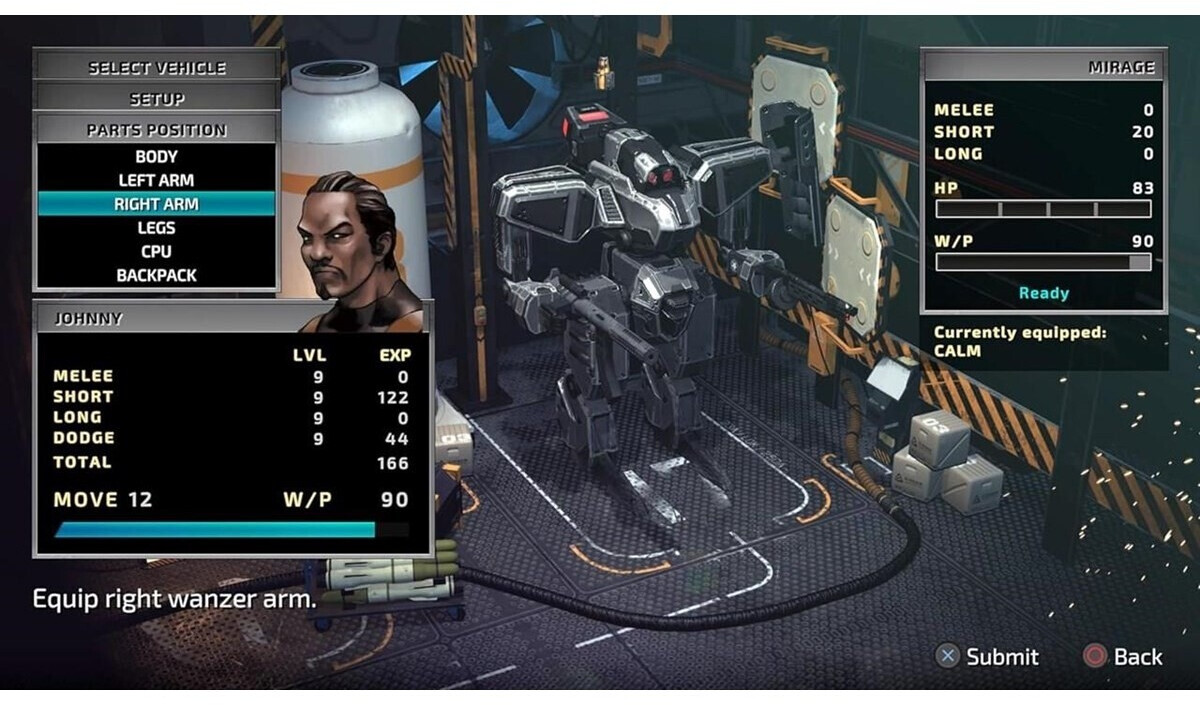
Task: Pick the CPU entry
Action: pos(157,252)
